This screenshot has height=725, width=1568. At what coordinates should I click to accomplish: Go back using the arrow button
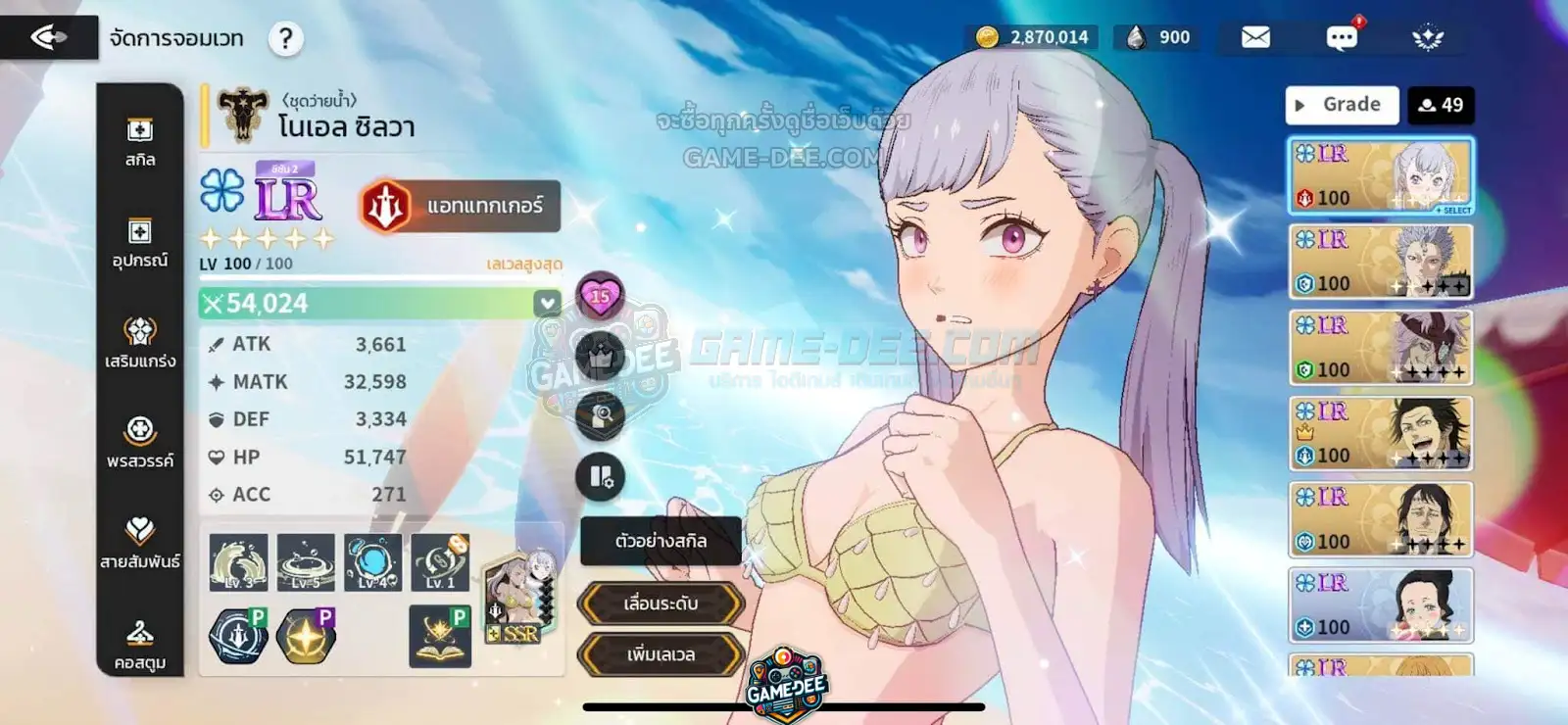point(49,37)
